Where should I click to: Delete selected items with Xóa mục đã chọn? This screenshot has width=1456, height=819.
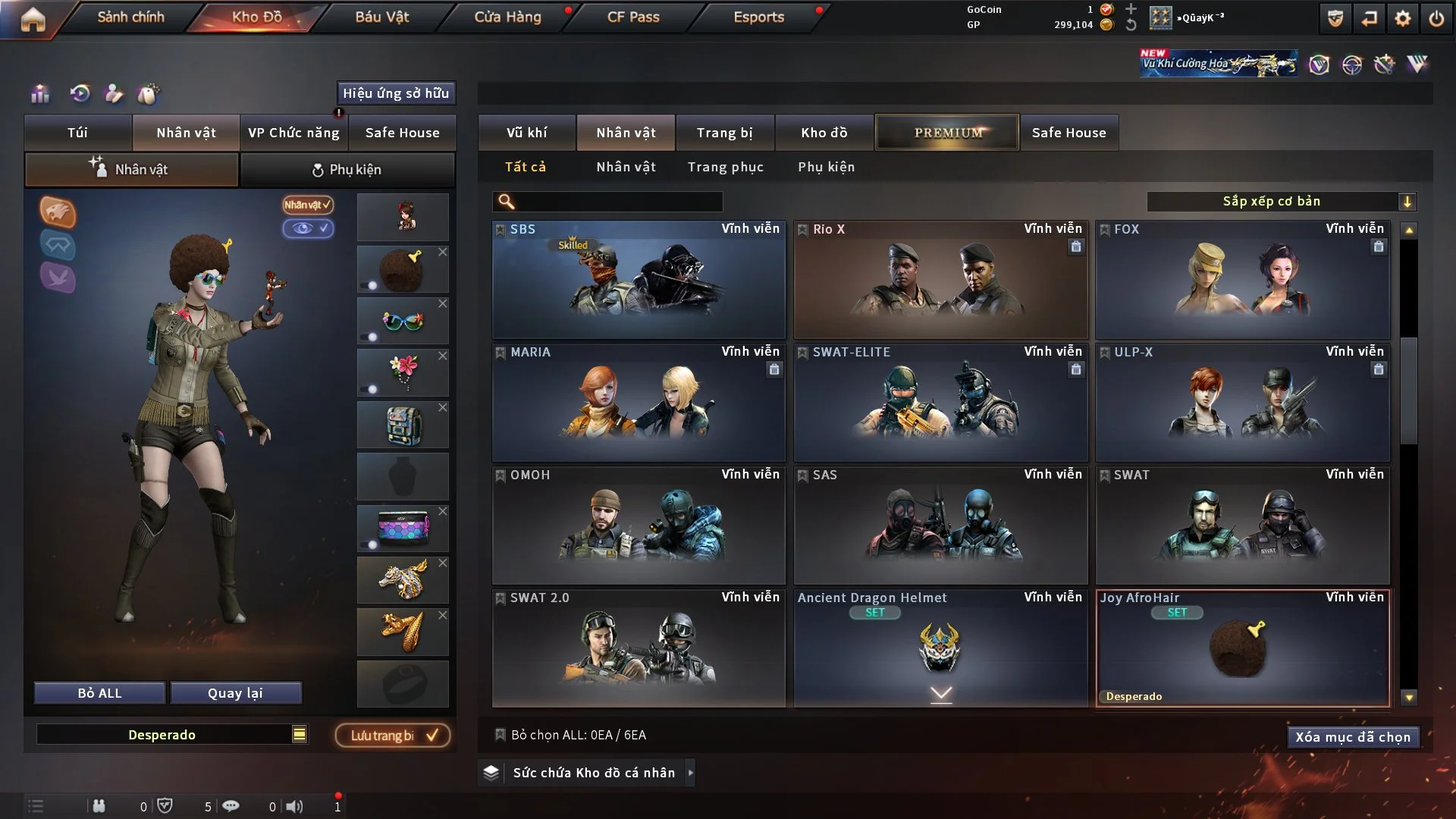[x=1352, y=737]
